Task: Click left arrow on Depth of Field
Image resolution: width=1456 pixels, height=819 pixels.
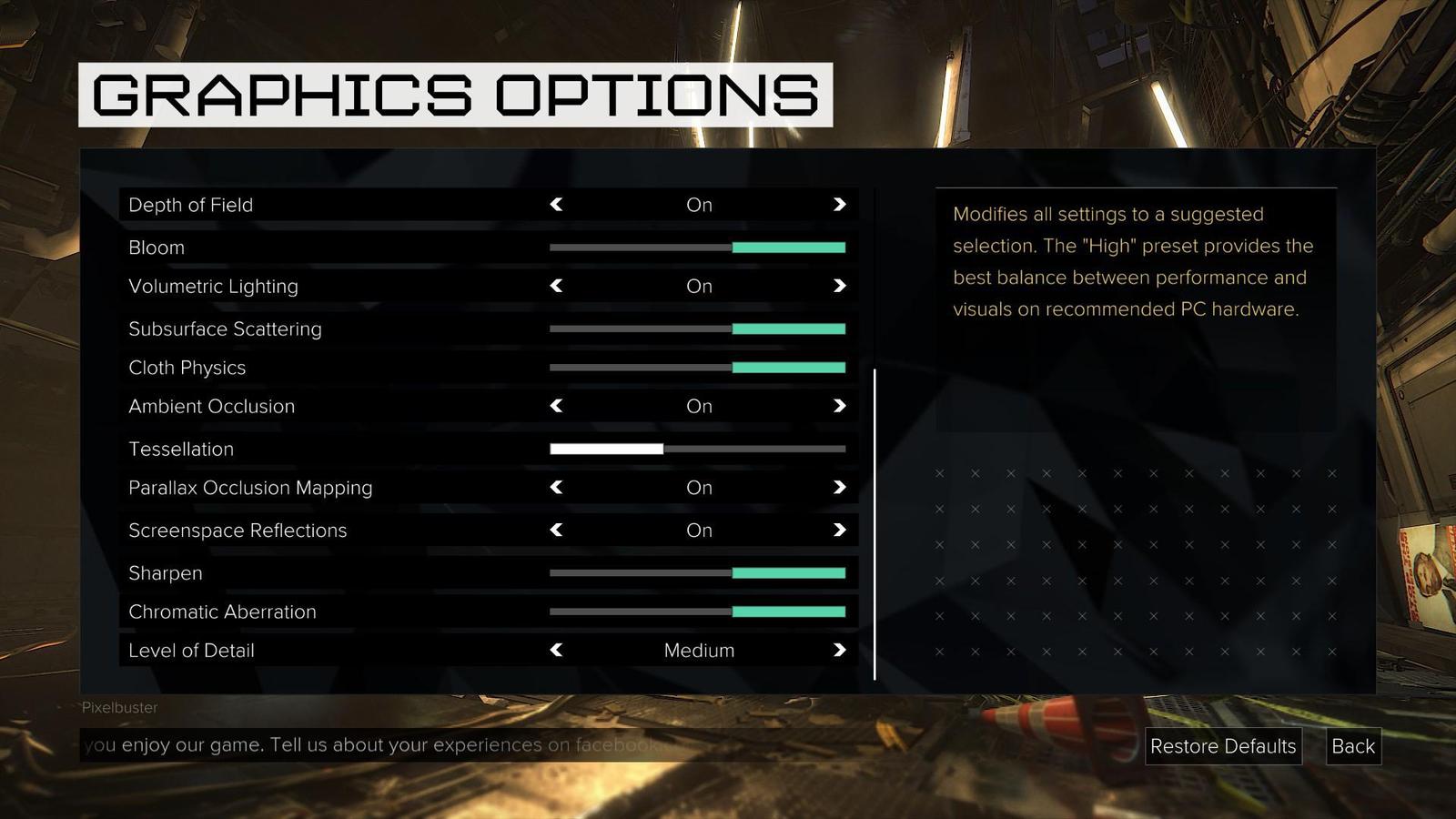Action: point(556,205)
